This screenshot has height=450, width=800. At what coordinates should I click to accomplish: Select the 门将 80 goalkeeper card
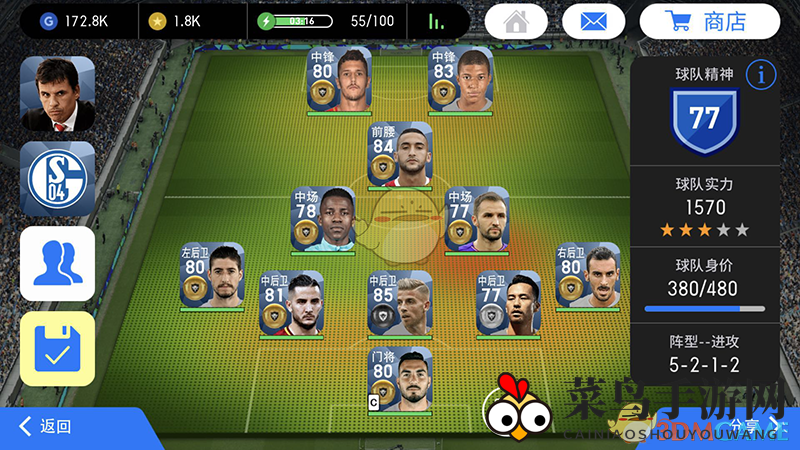[x=399, y=380]
